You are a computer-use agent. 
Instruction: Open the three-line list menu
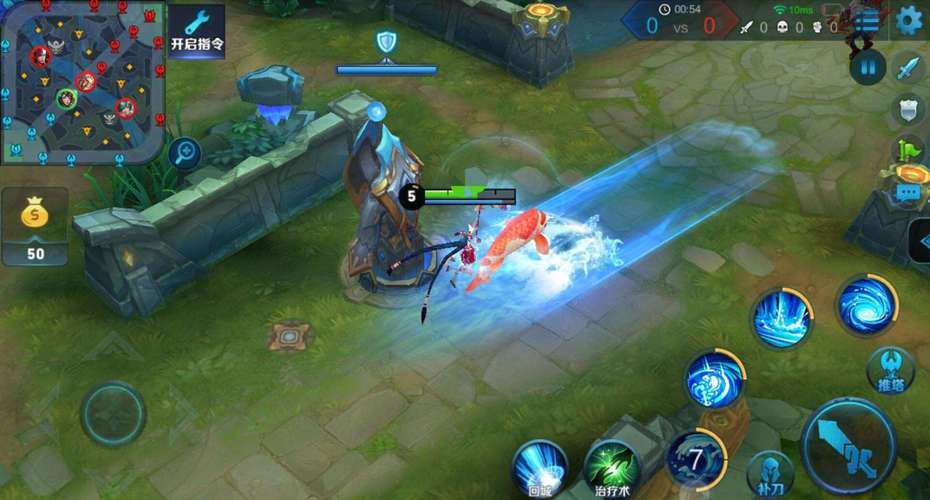(866, 20)
